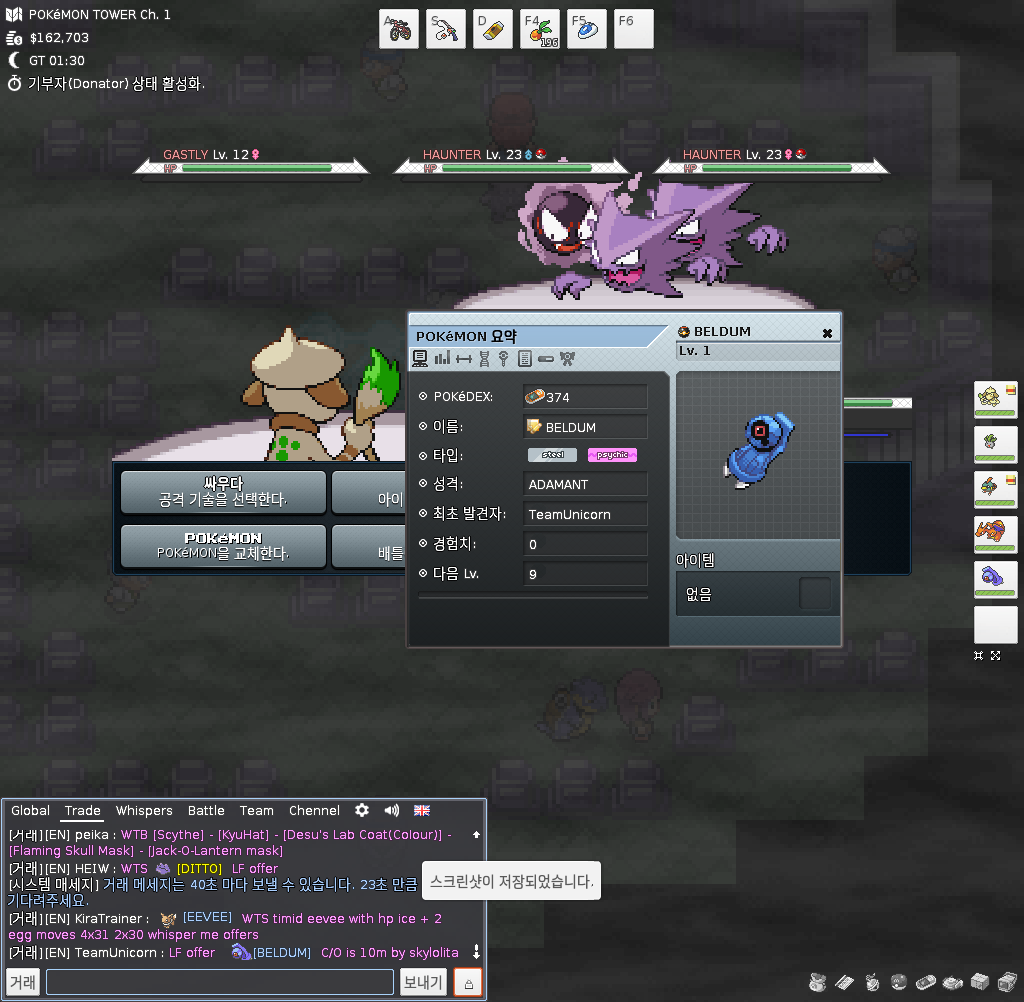This screenshot has width=1024, height=1002.
Task: Use the bicycle hotkey slot
Action: coord(399,29)
